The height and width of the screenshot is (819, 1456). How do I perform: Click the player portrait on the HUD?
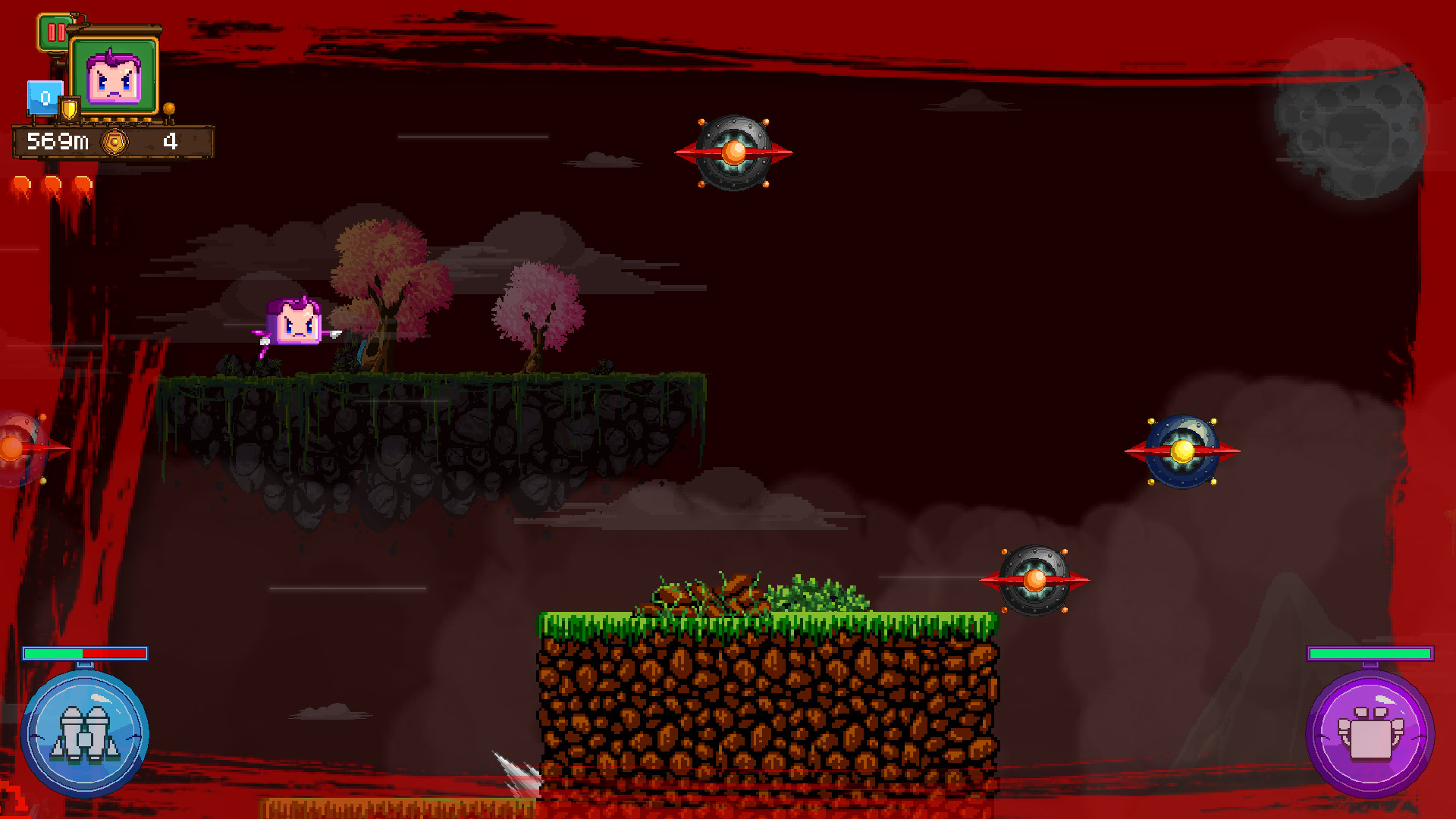[115, 74]
